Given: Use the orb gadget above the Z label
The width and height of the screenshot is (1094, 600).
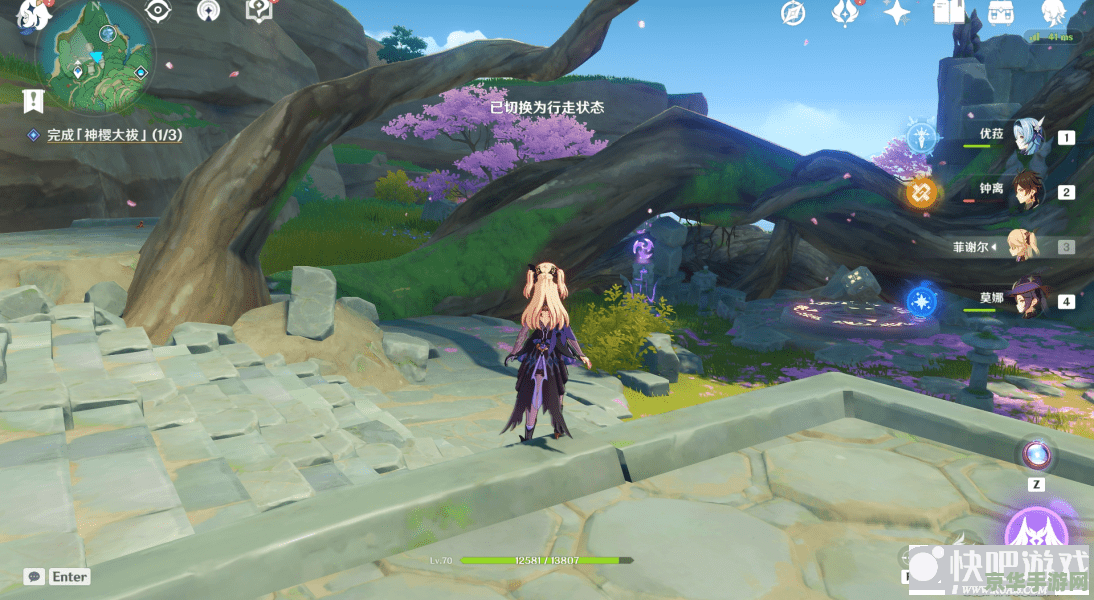Looking at the screenshot, I should [1037, 455].
